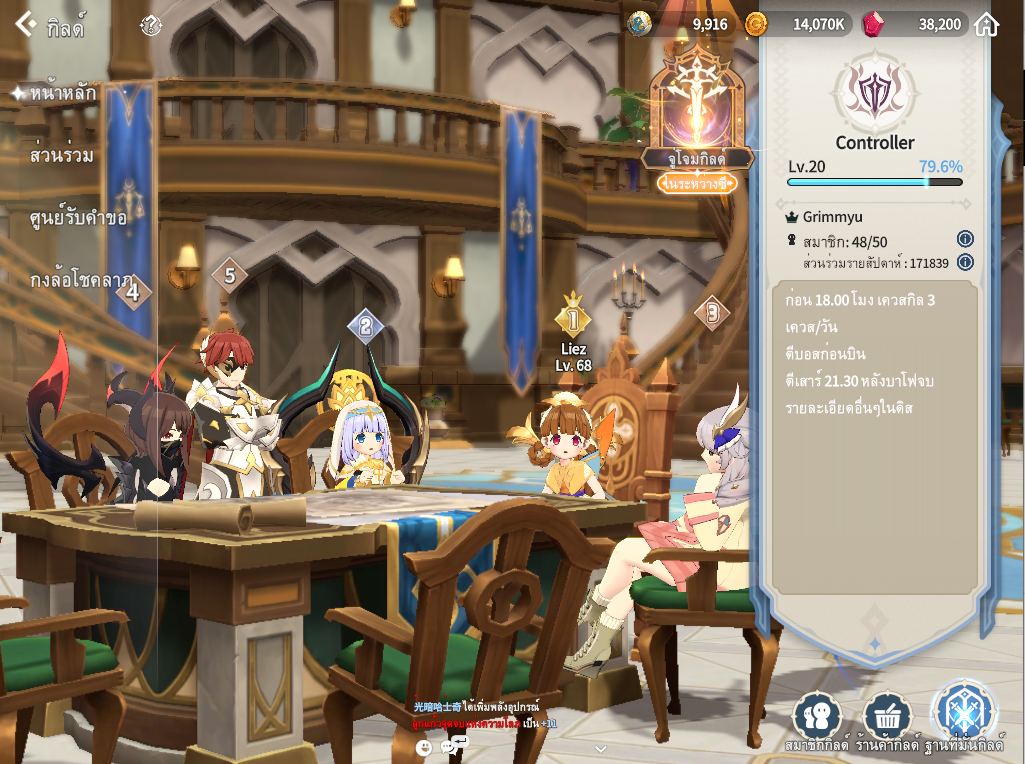Show info for guild member count
Viewport: 1025px width, 764px height.
tap(965, 239)
